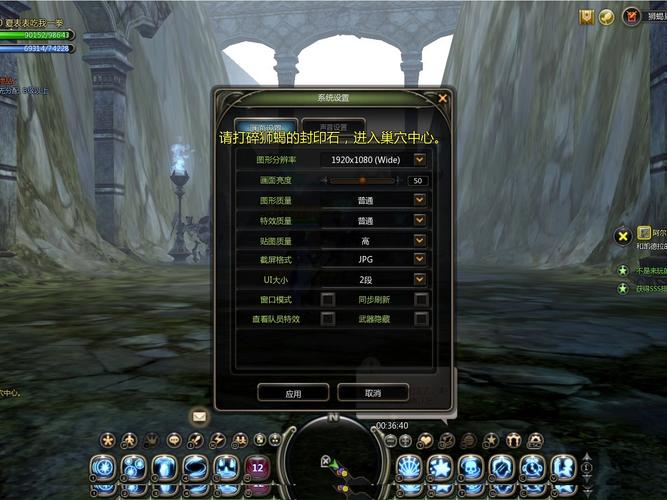Open the gold banner icon at top right
The image size is (667, 500).
(587, 16)
